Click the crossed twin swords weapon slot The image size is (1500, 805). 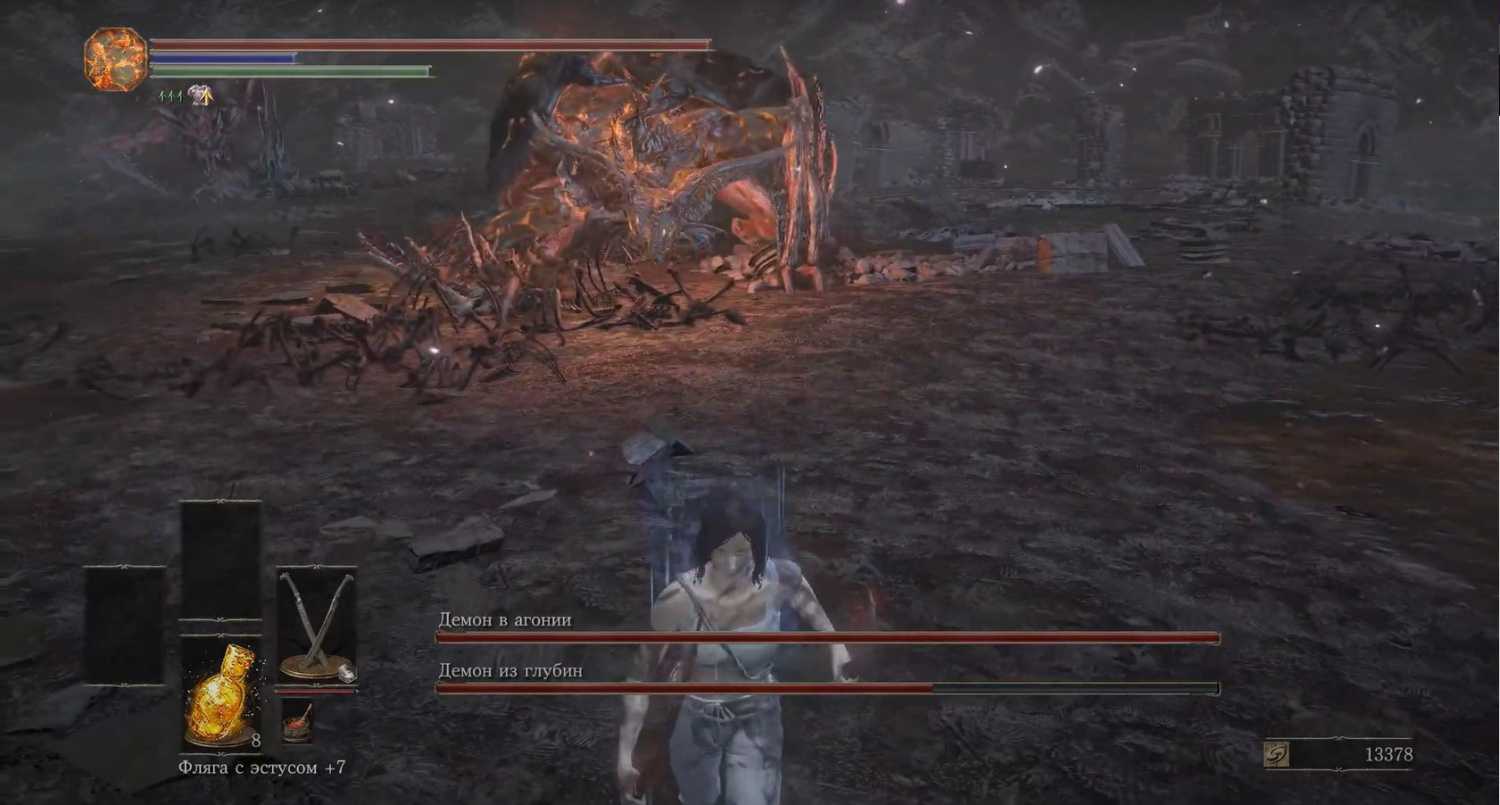click(x=316, y=625)
